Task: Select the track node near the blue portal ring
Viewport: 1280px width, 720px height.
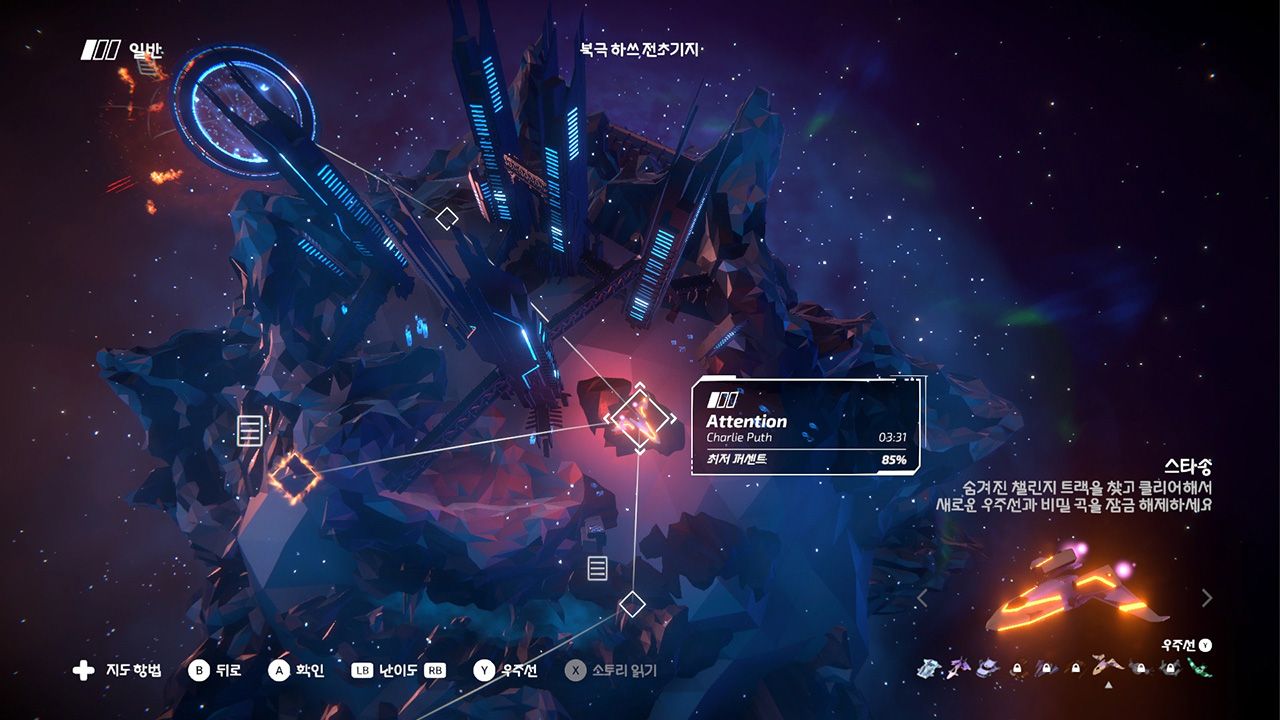Action: point(447,218)
